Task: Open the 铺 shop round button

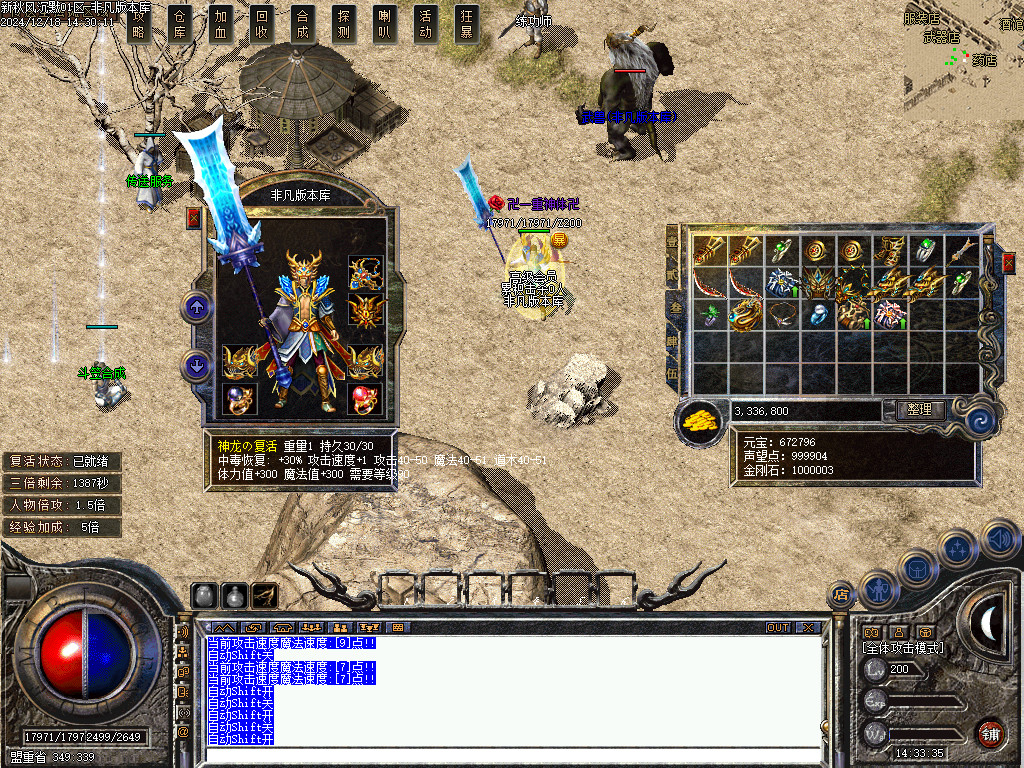Action: tap(990, 732)
